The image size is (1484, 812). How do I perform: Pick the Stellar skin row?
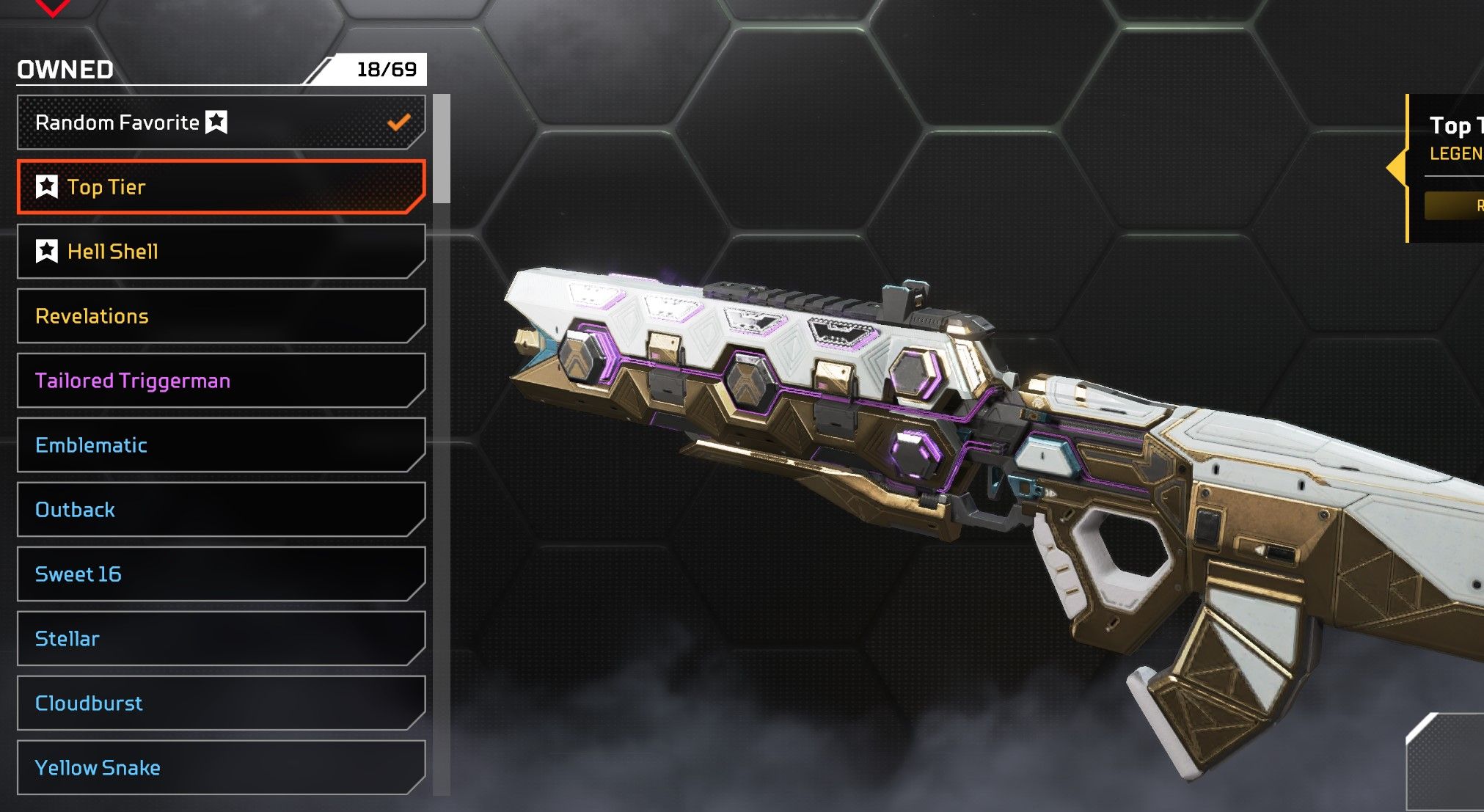pos(220,639)
